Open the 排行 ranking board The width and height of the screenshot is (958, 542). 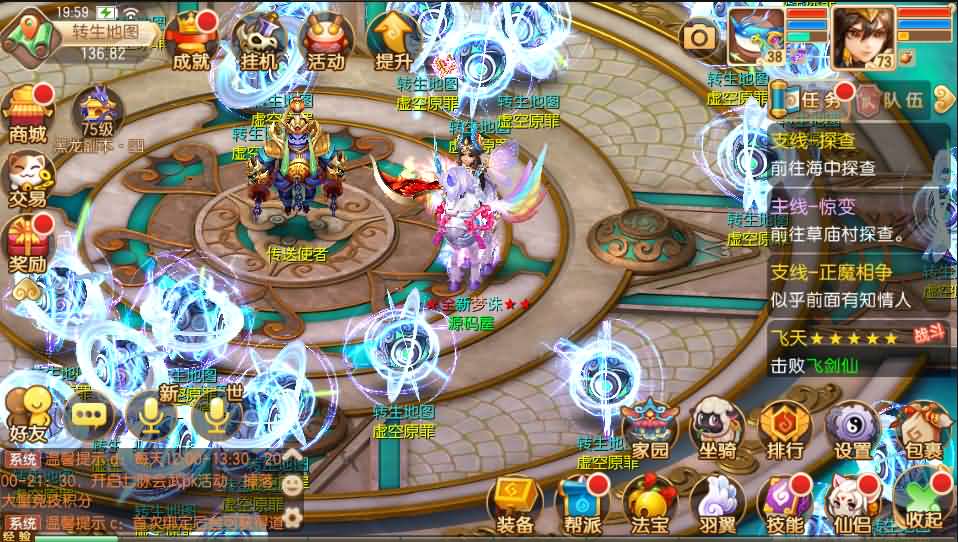click(784, 430)
